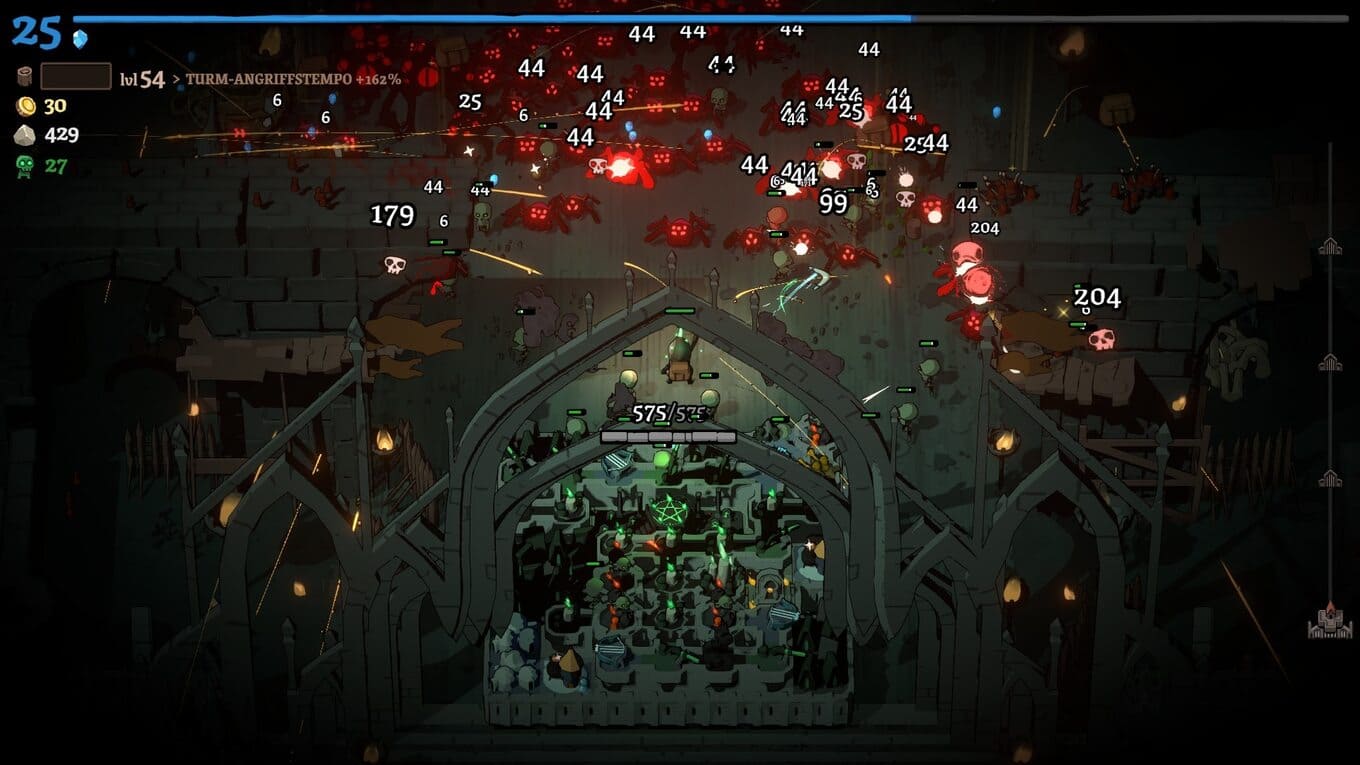Select the red-tipped tower icon on progress track
Screen dimensions: 1360x765
click(x=1329, y=621)
